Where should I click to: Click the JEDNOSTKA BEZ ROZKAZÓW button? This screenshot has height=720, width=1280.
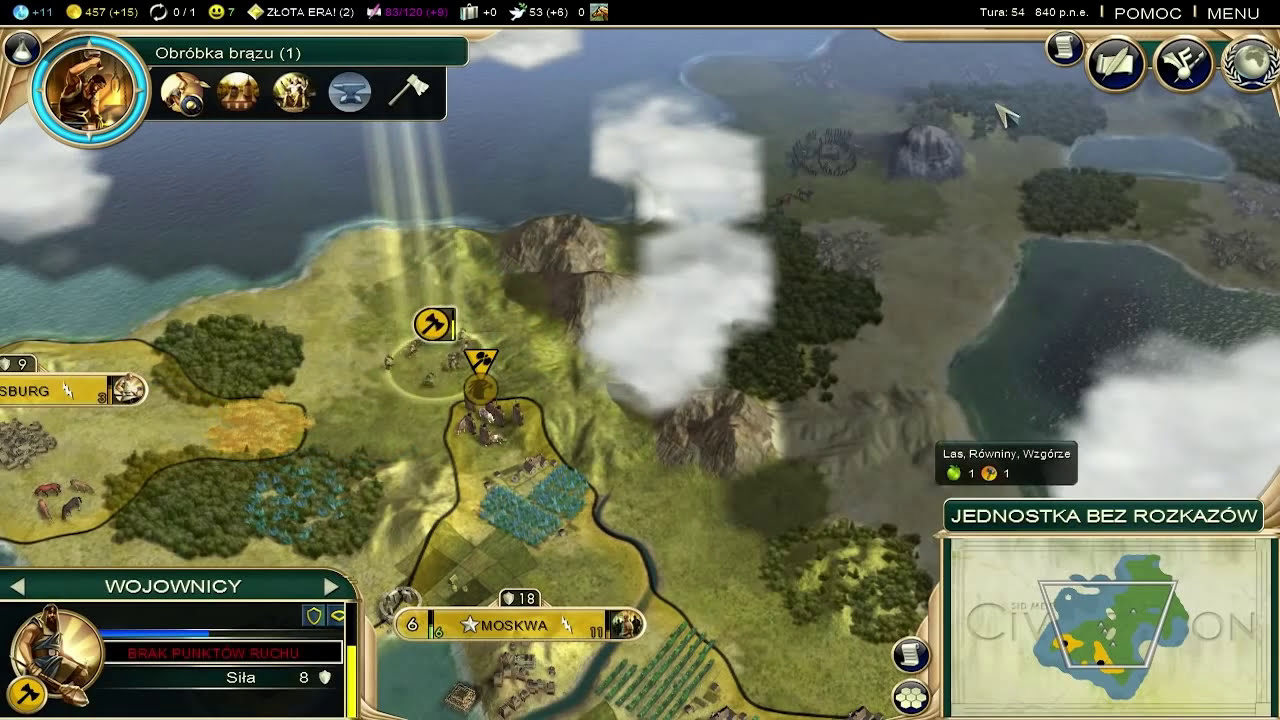(x=1104, y=516)
